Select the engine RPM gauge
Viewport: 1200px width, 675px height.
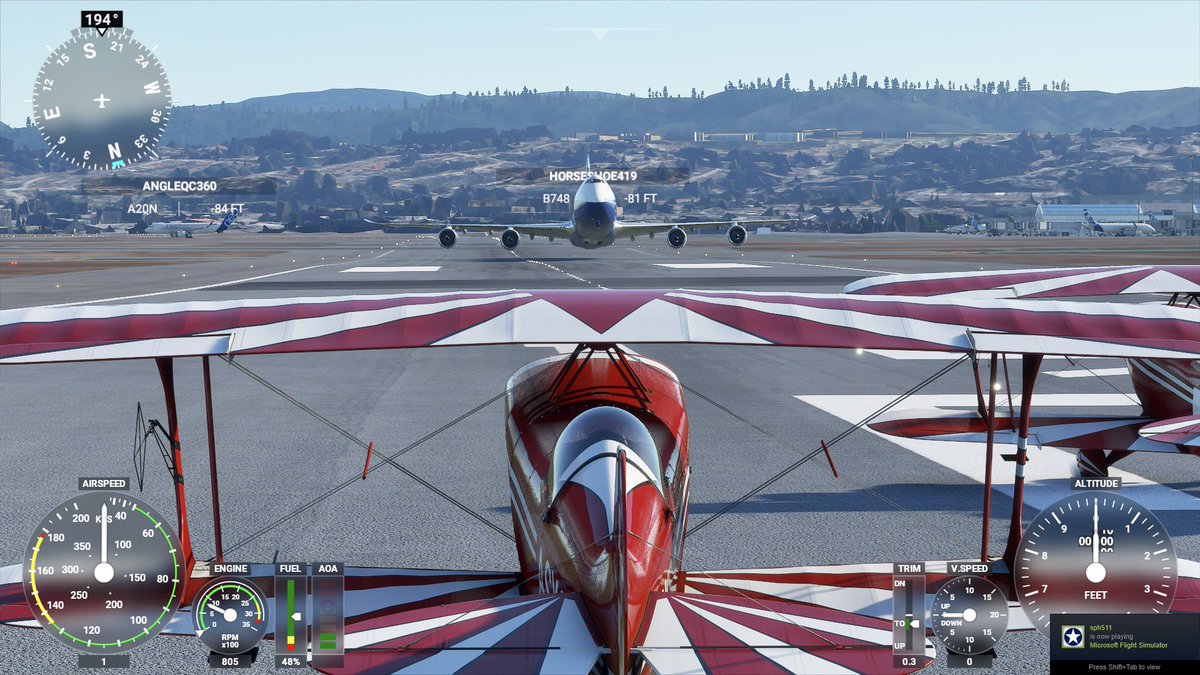point(230,616)
